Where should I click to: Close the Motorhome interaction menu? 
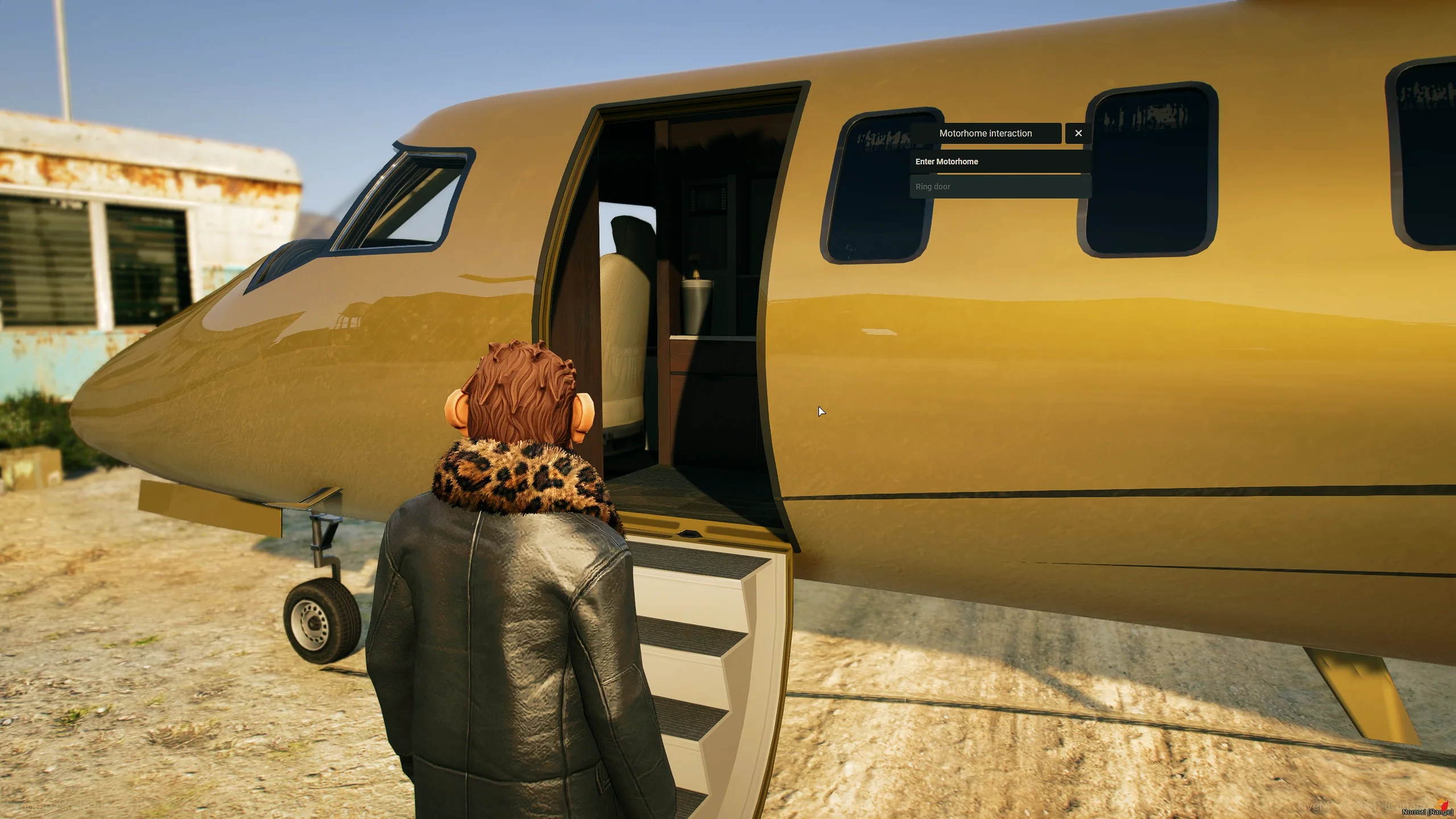pyautogui.click(x=1078, y=133)
